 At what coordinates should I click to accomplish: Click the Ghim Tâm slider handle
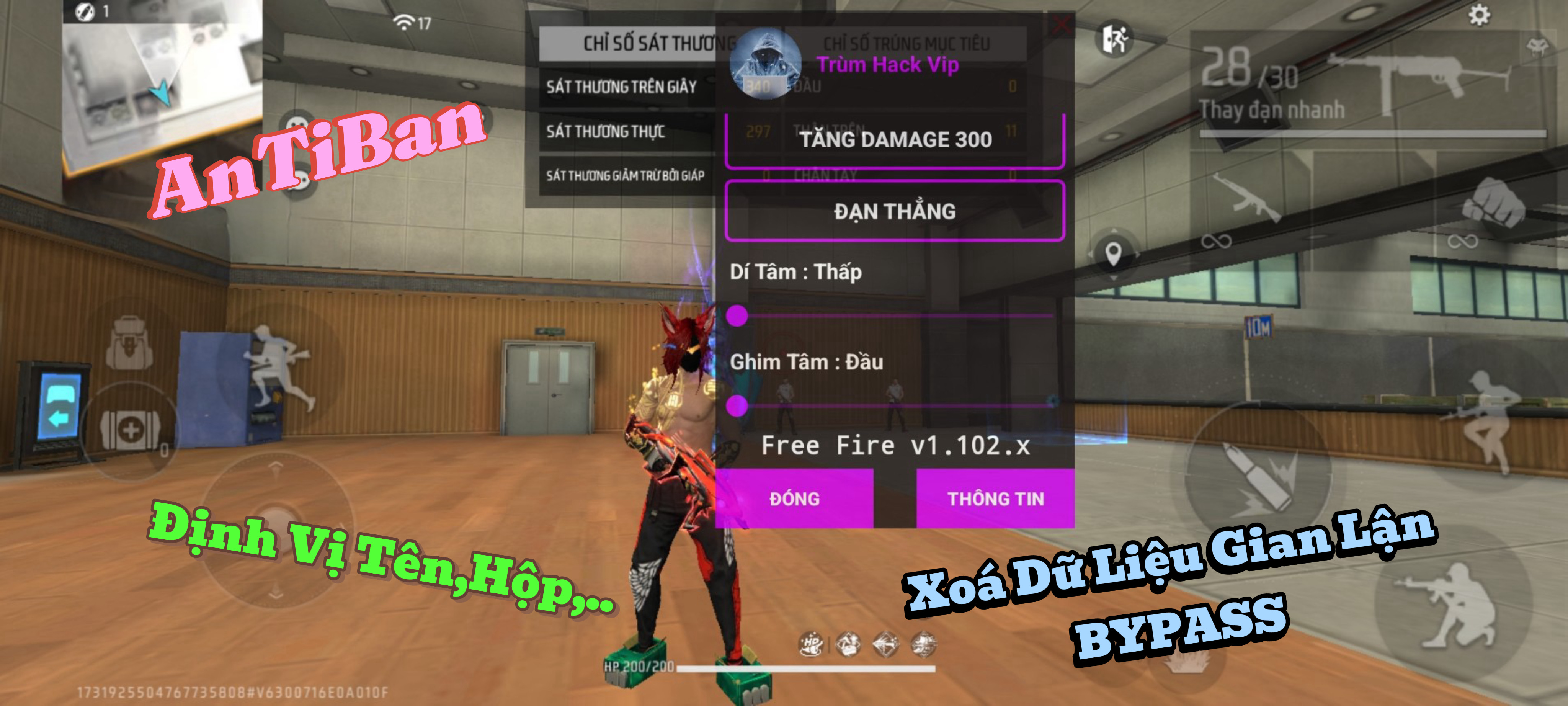[737, 405]
